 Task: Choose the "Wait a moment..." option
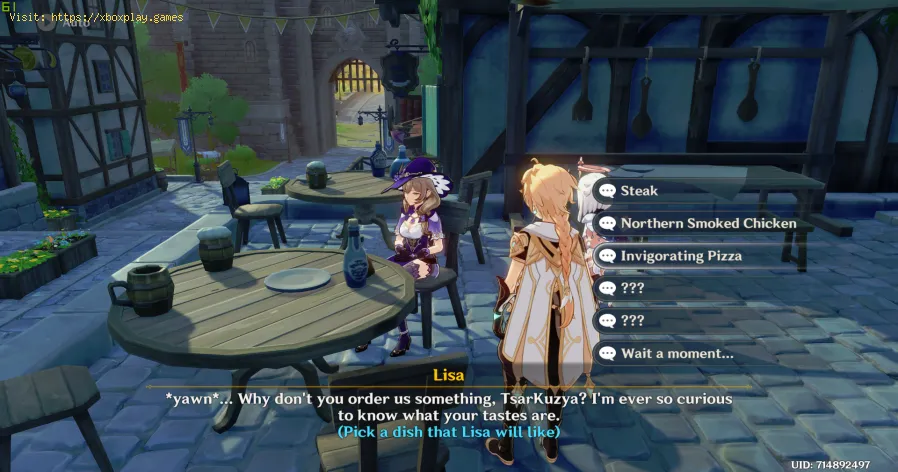[x=677, y=353]
